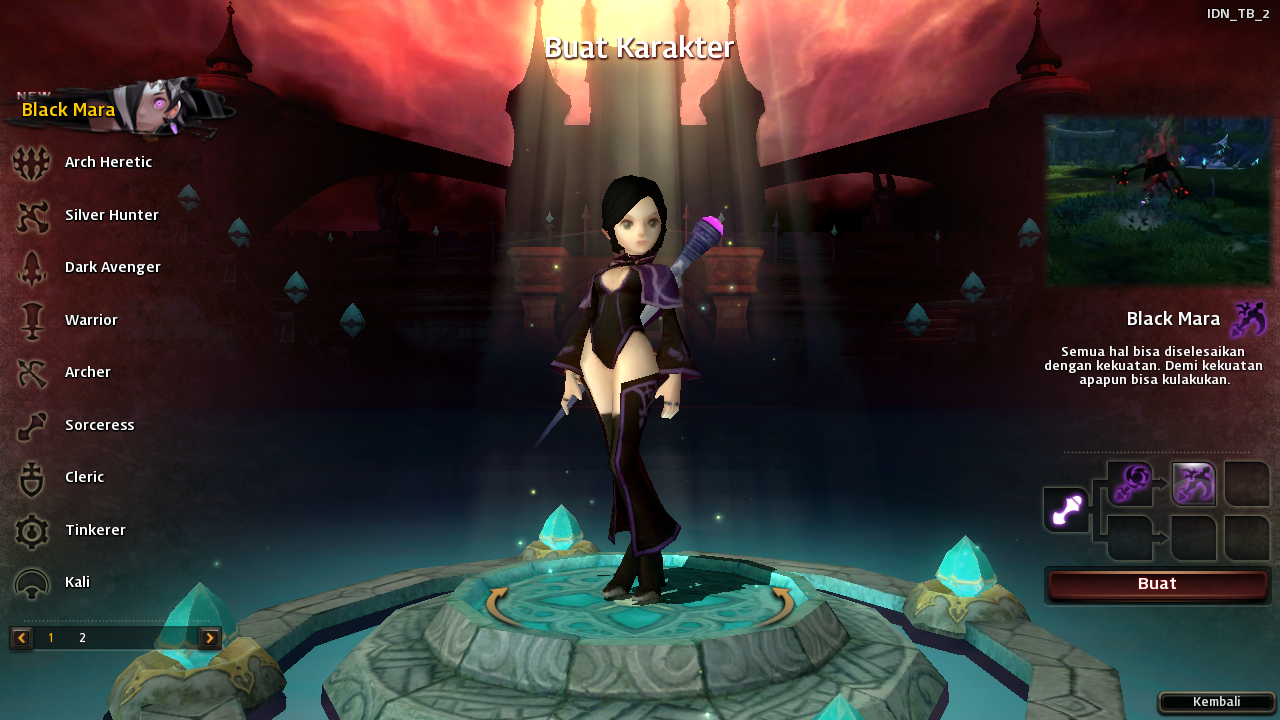Select the purple orb staff job icon
Viewport: 1280px width, 720px height.
pyautogui.click(x=1130, y=484)
